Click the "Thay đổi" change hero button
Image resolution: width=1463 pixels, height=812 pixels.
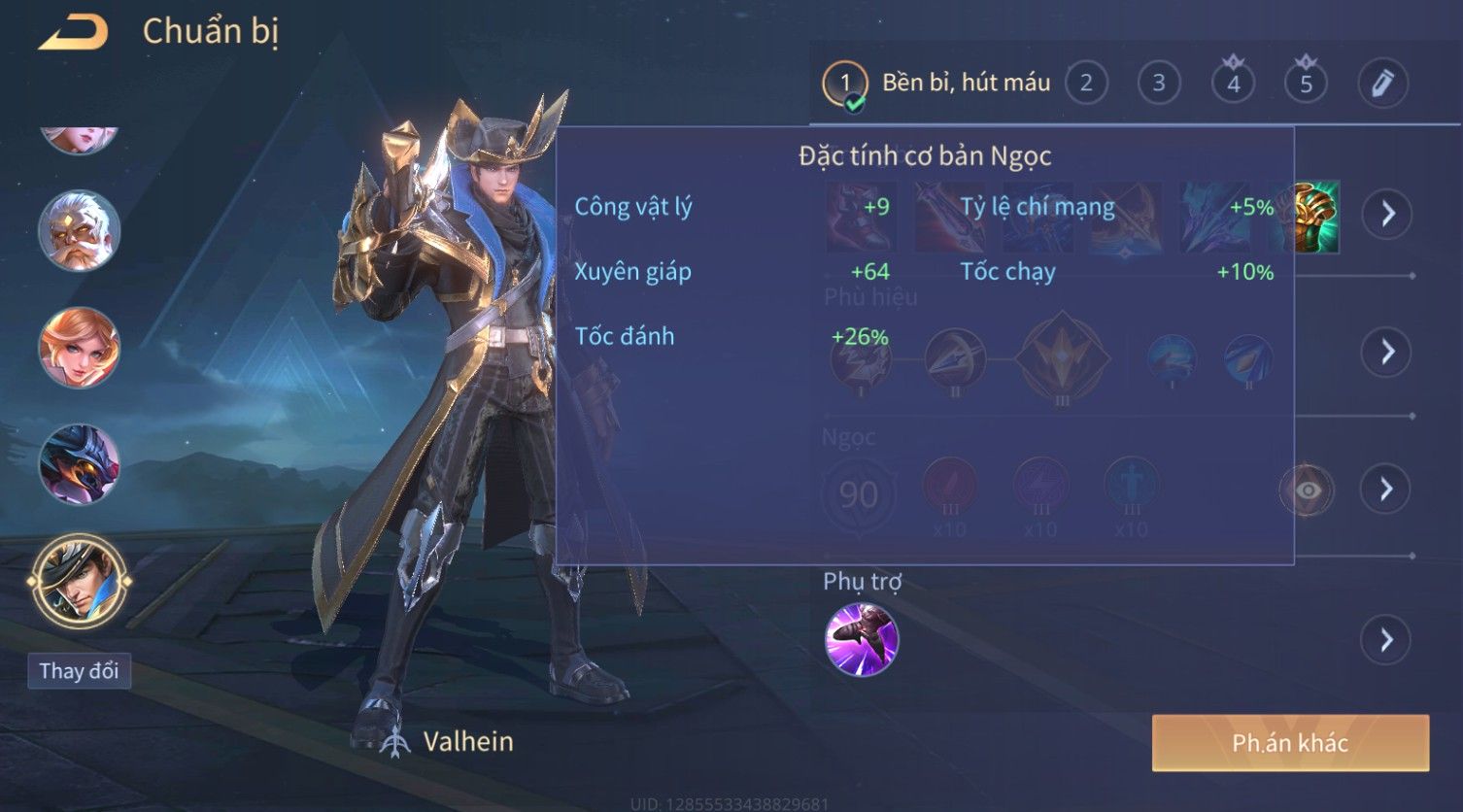[79, 671]
